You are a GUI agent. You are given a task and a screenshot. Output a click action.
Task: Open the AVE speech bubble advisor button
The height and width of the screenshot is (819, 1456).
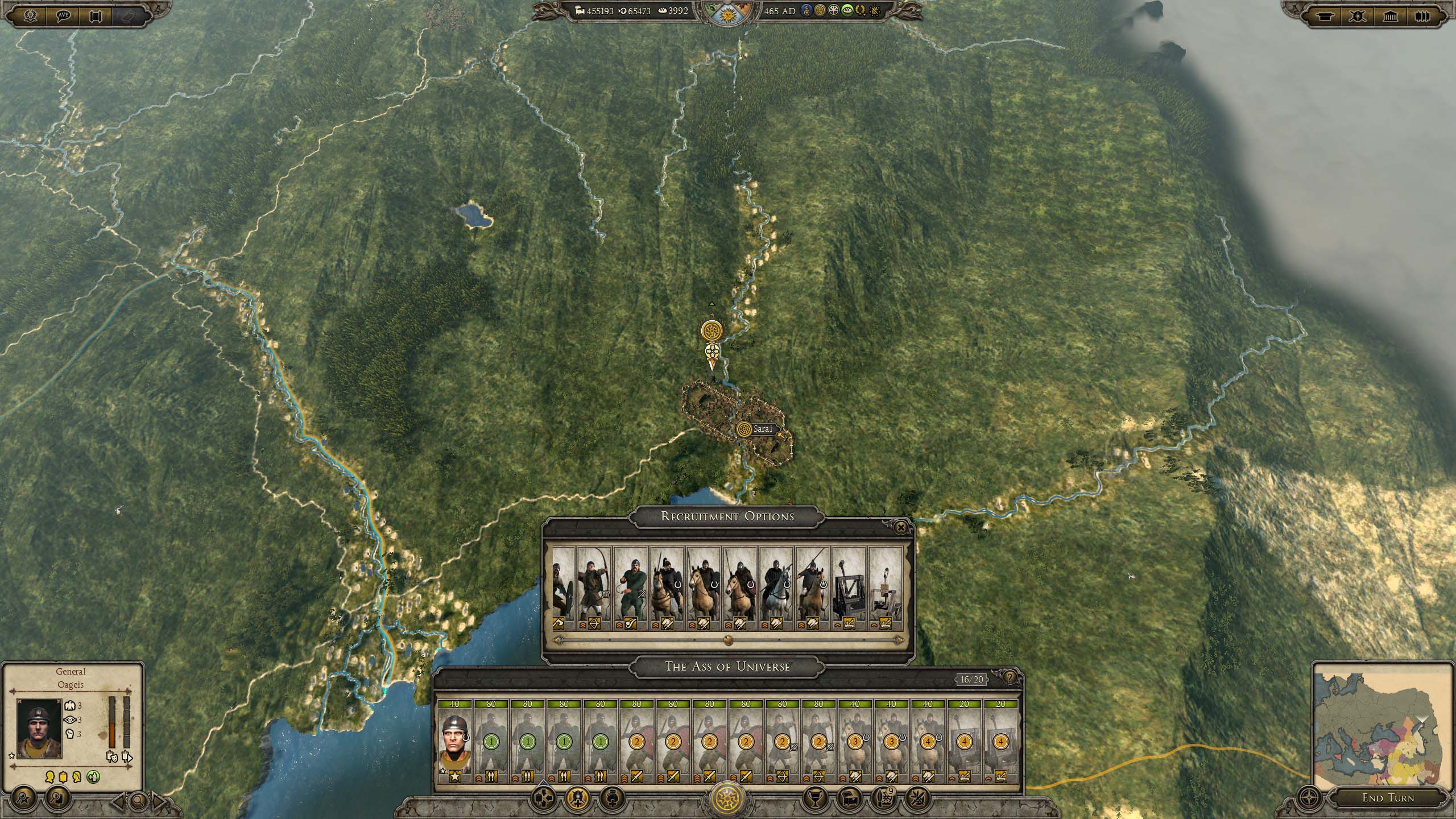click(x=63, y=15)
